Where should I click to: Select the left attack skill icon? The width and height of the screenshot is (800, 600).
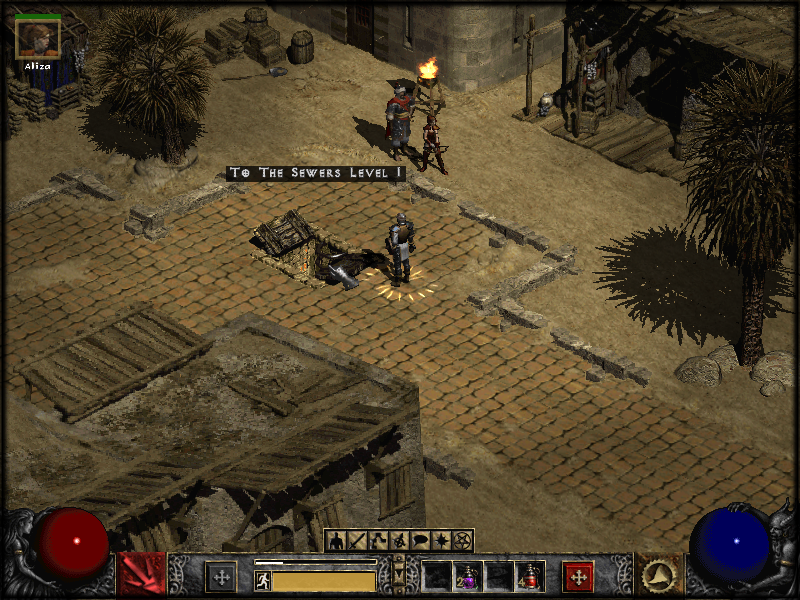click(x=141, y=575)
